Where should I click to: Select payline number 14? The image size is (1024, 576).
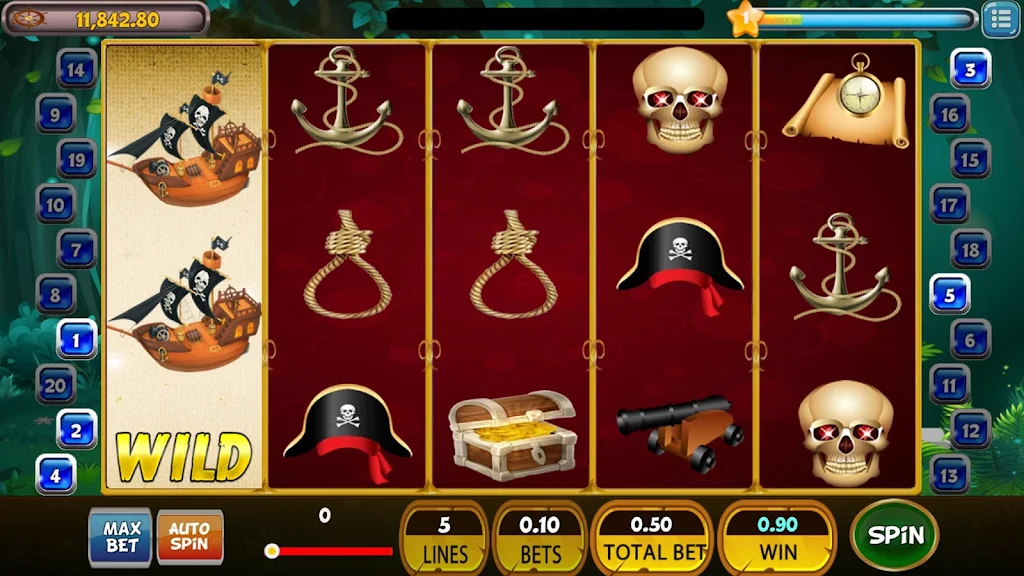[x=77, y=70]
